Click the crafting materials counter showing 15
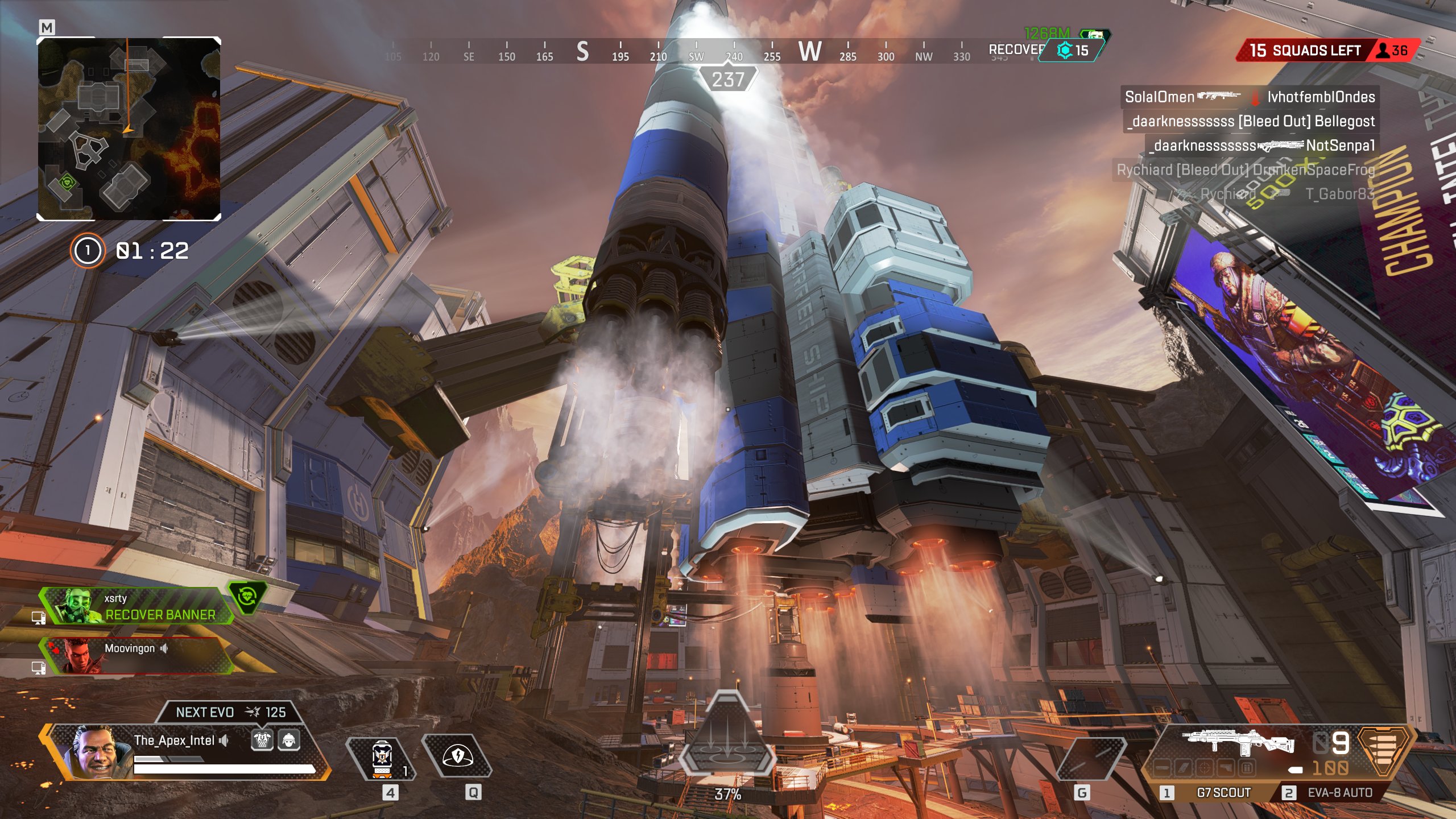Image resolution: width=1456 pixels, height=819 pixels. pos(1073,51)
